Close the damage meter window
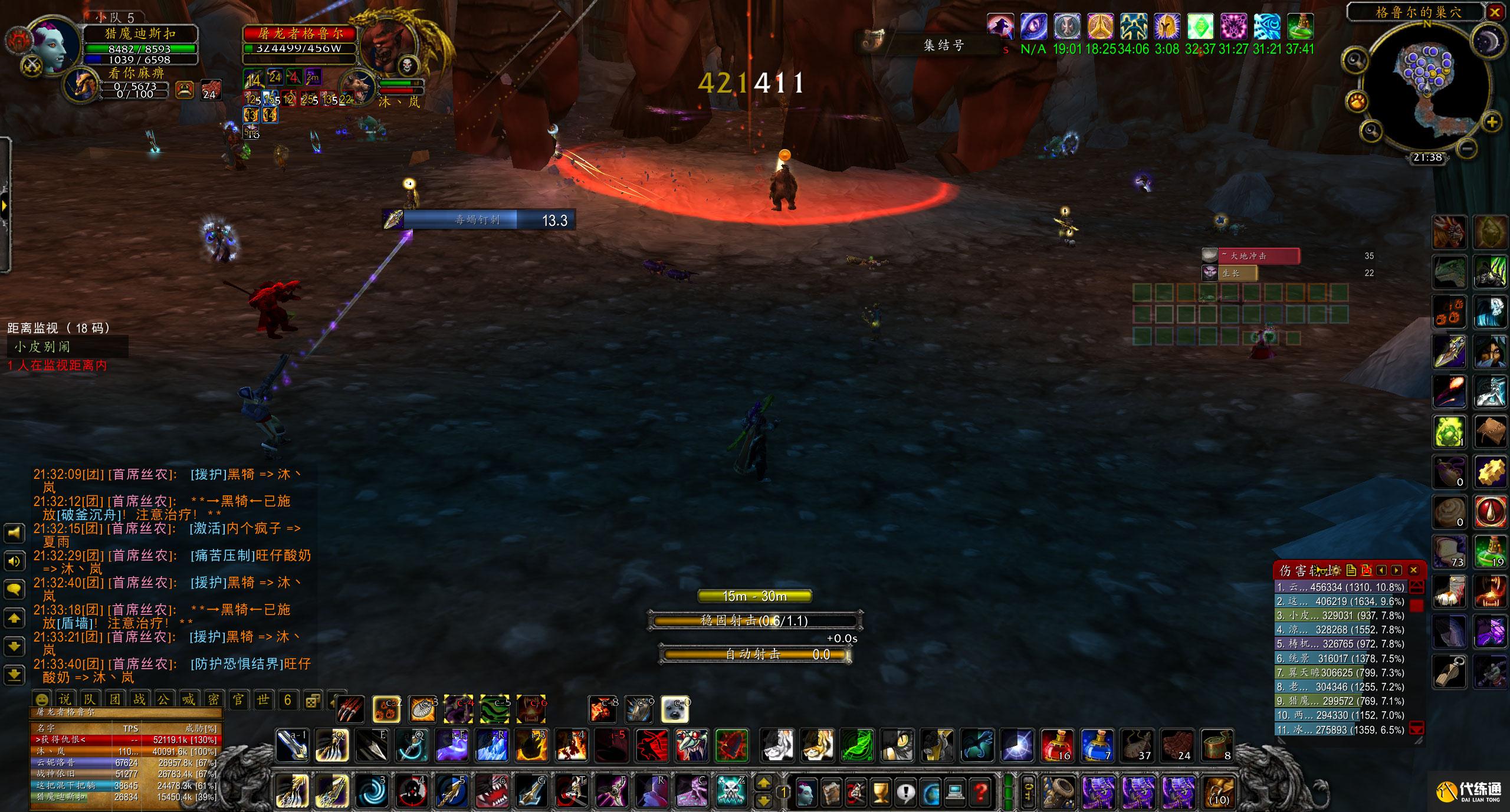Image resolution: width=1510 pixels, height=812 pixels. point(1413,570)
